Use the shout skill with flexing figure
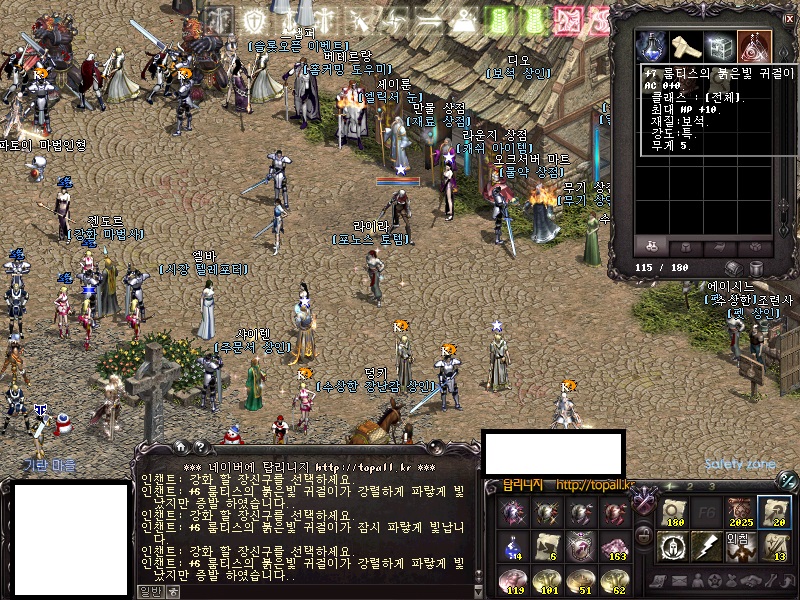 pyautogui.click(x=740, y=546)
